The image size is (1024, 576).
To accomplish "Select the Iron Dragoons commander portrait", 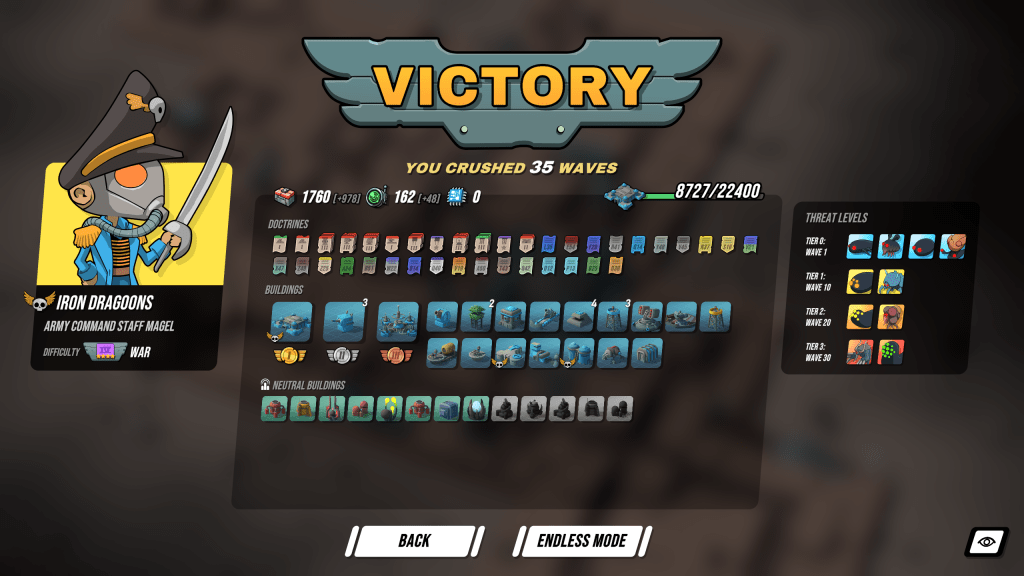I will [x=135, y=200].
